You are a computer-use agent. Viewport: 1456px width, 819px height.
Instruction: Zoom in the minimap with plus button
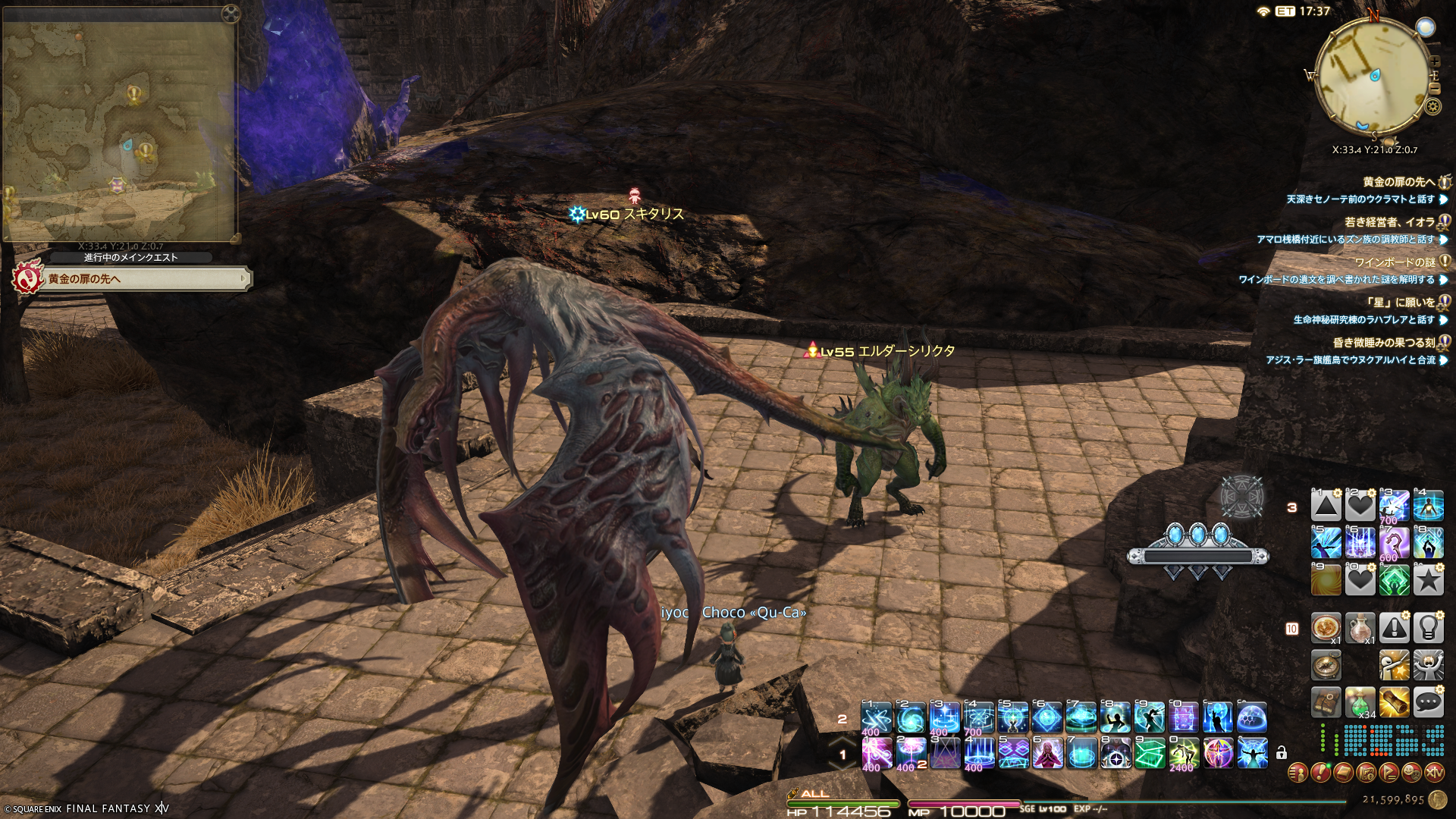pyautogui.click(x=1434, y=61)
